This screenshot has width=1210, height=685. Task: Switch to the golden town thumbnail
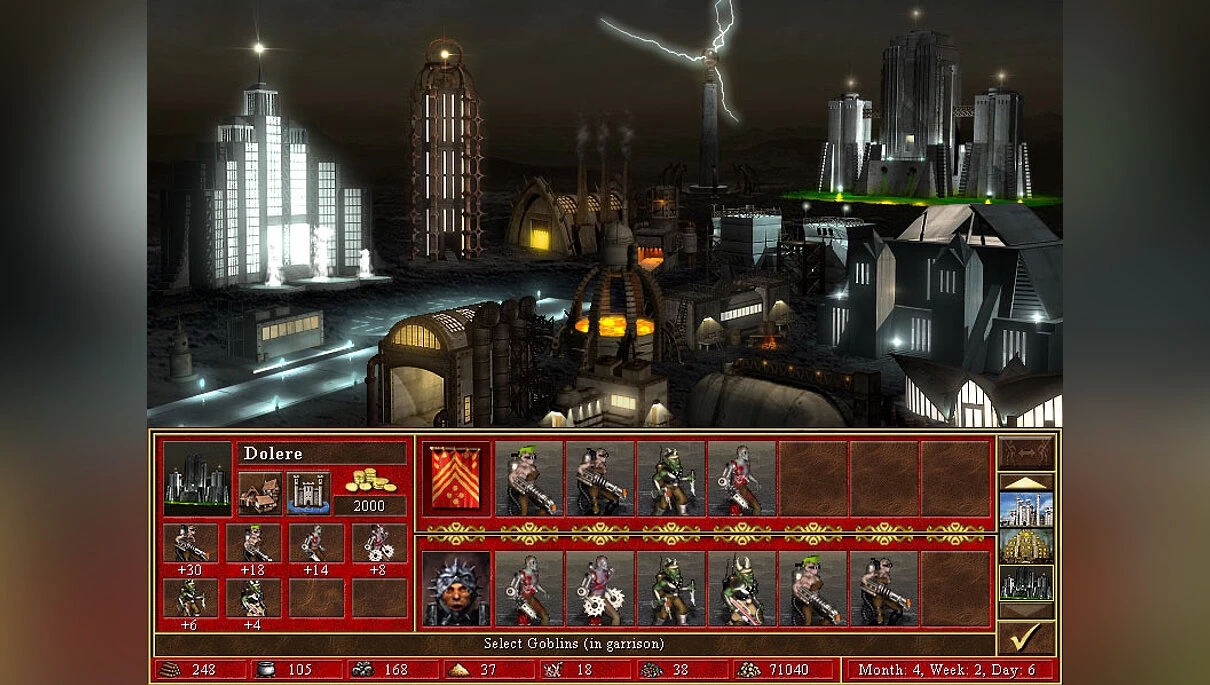coord(1026,546)
